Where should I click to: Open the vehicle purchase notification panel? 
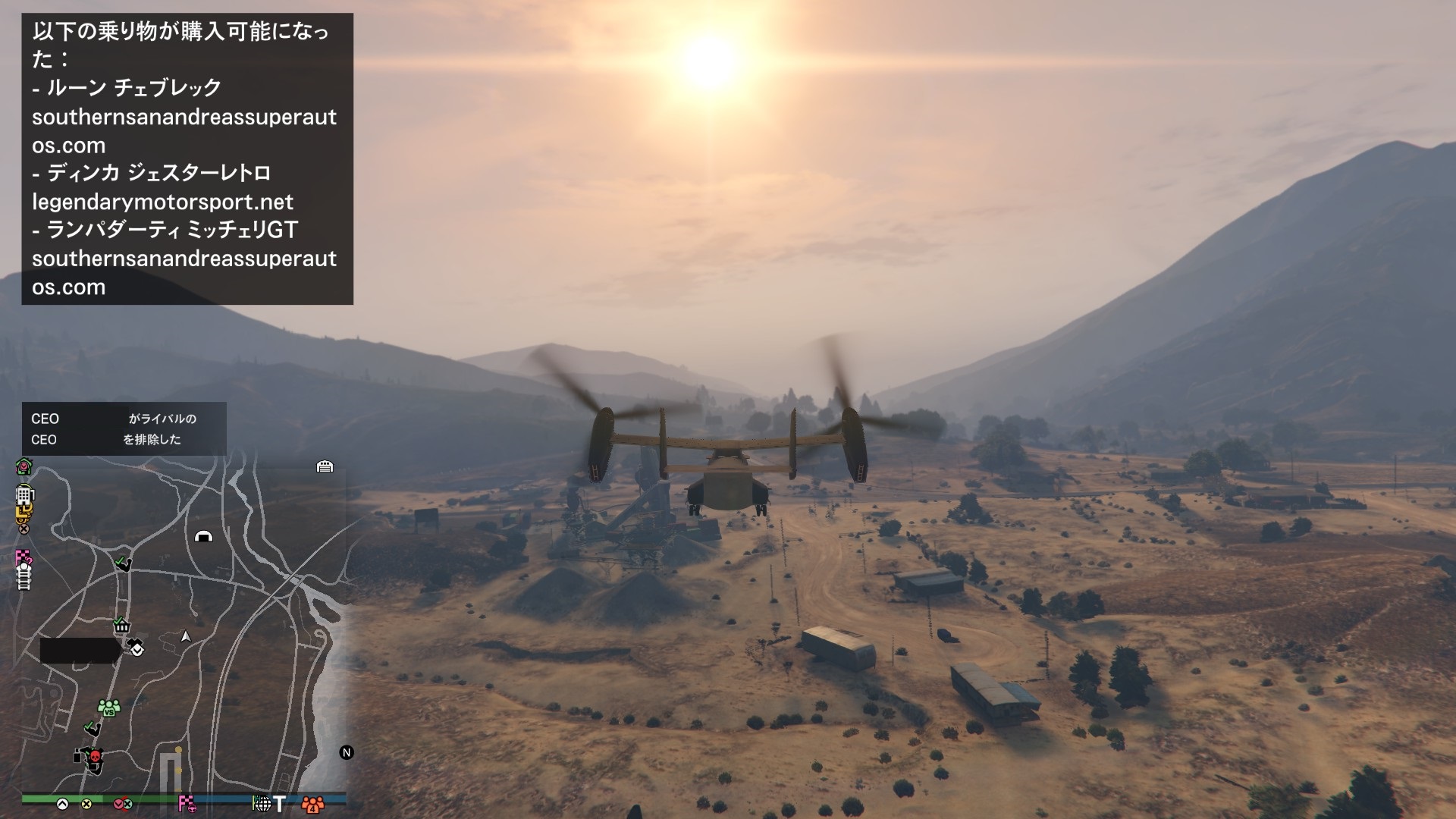pyautogui.click(x=187, y=159)
